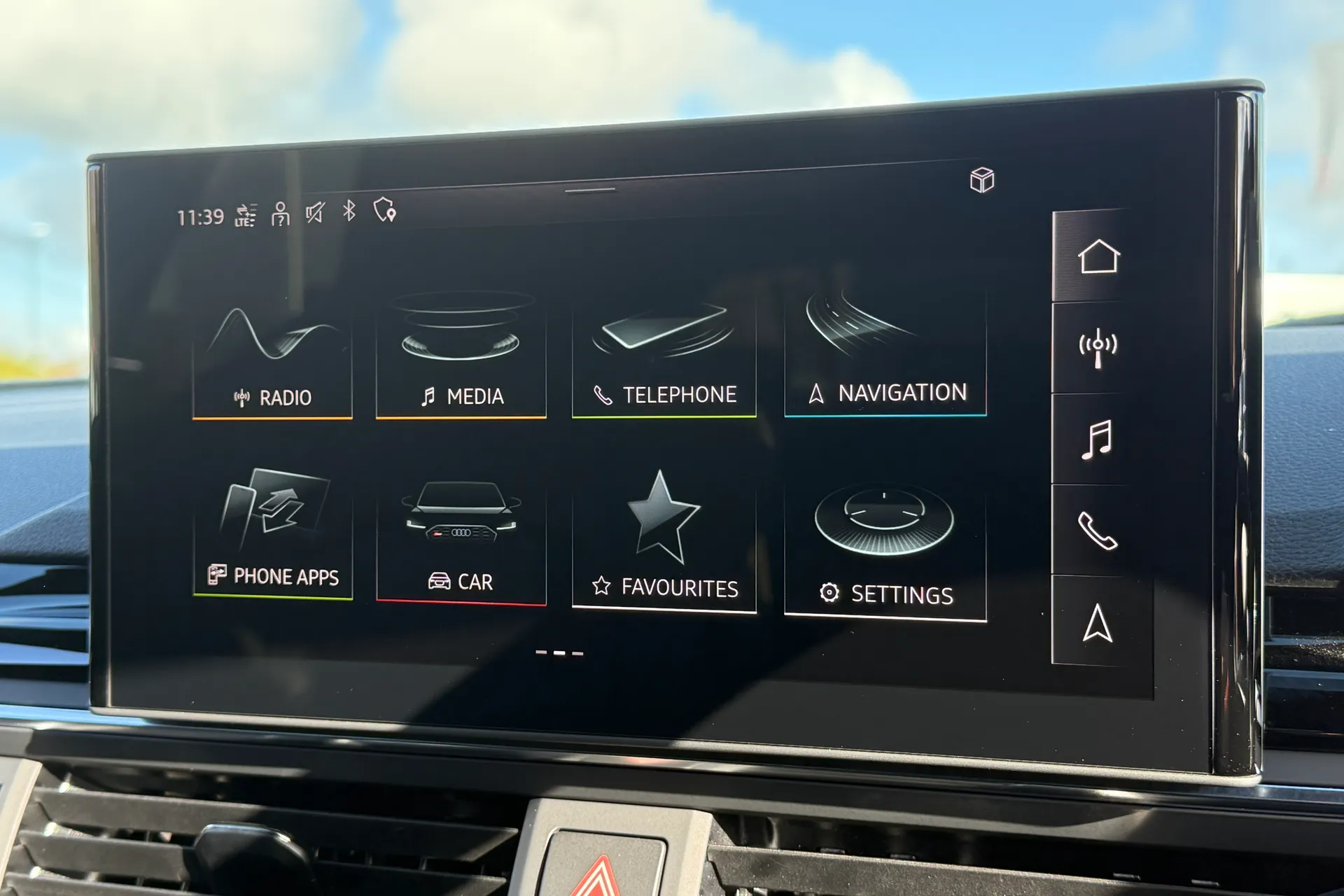This screenshot has height=896, width=1344.
Task: Tap the page indicator dashes at bottom
Action: click(560, 651)
